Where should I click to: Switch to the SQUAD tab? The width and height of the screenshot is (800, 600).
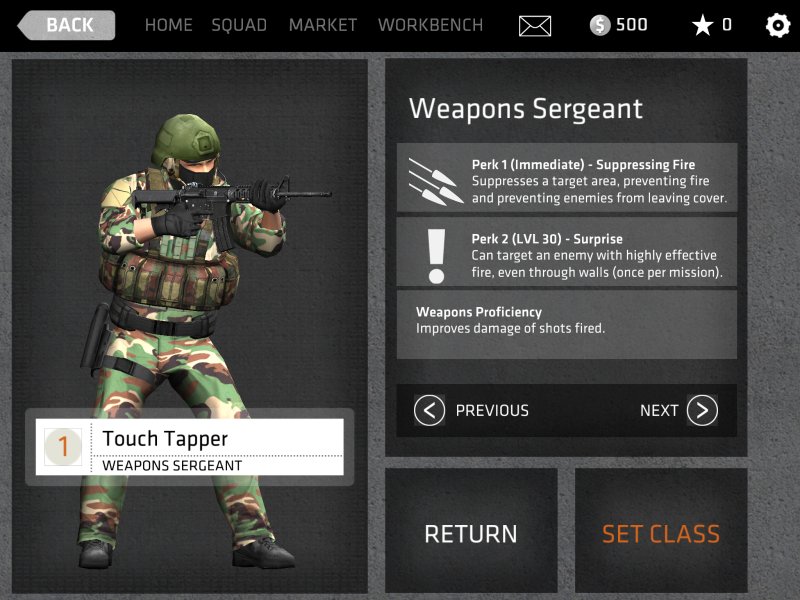tap(239, 25)
